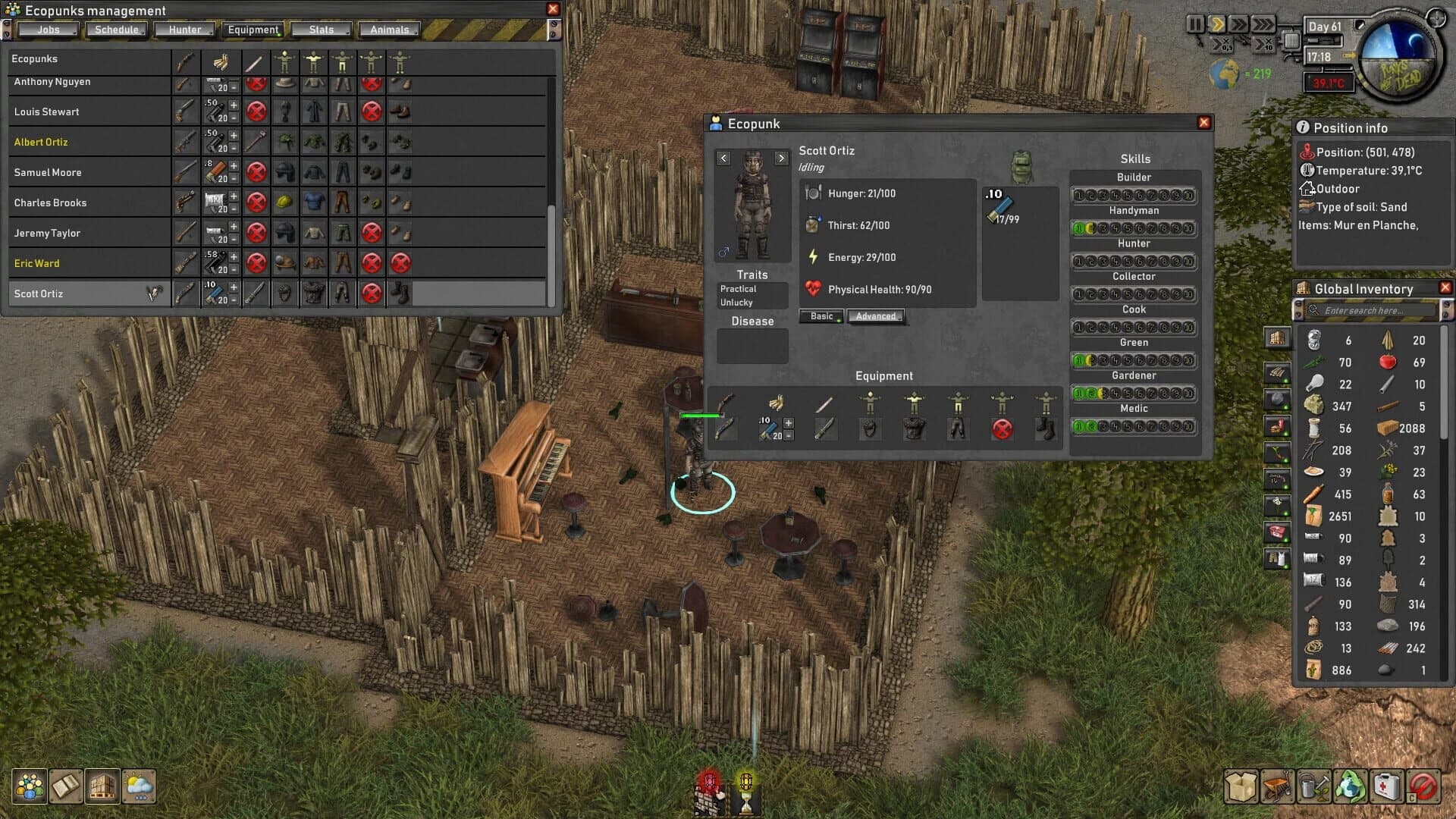The width and height of the screenshot is (1456, 819).
Task: Open the colonist overview icon at bottom left
Action: (30, 786)
